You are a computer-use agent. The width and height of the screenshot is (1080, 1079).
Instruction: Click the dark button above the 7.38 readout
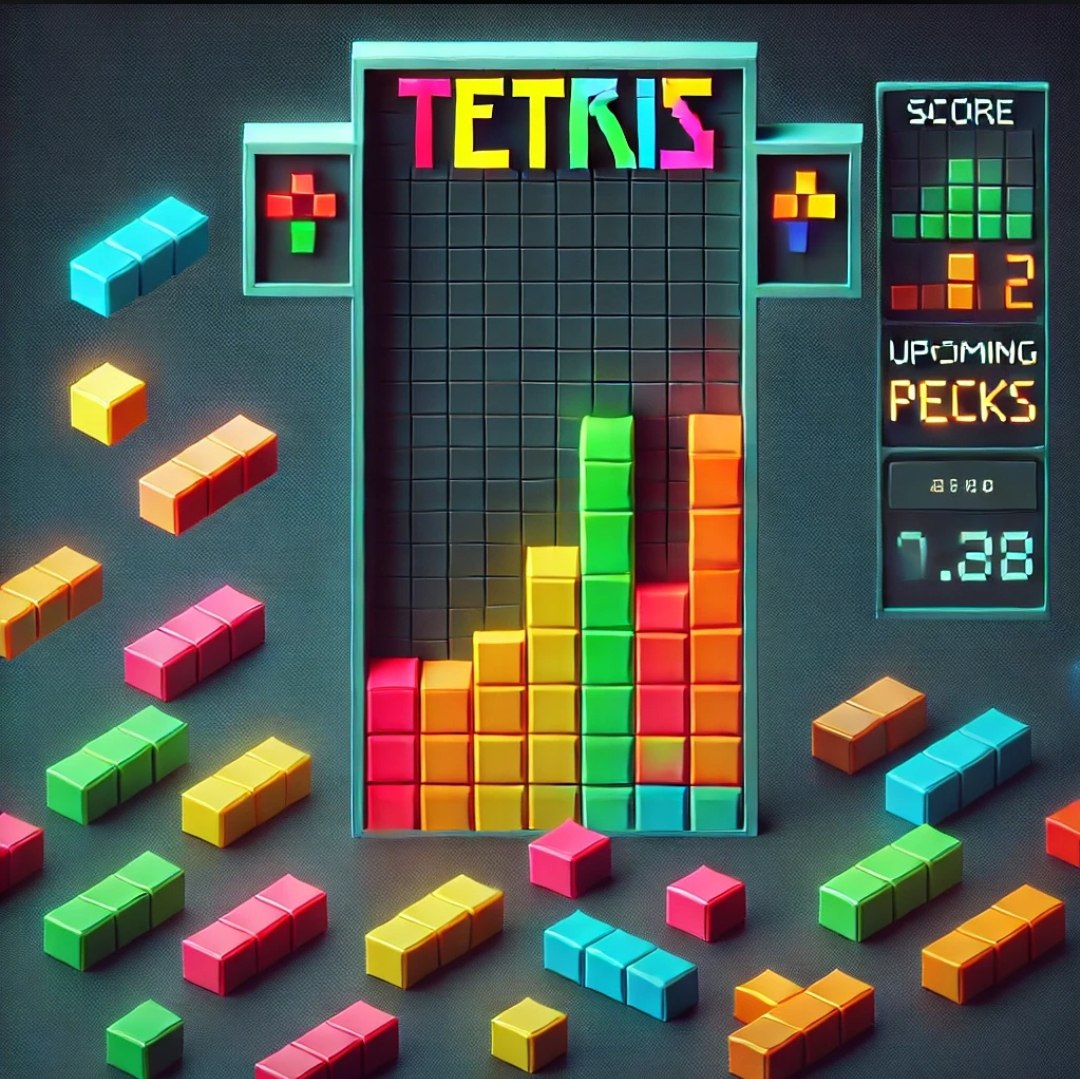coord(962,487)
